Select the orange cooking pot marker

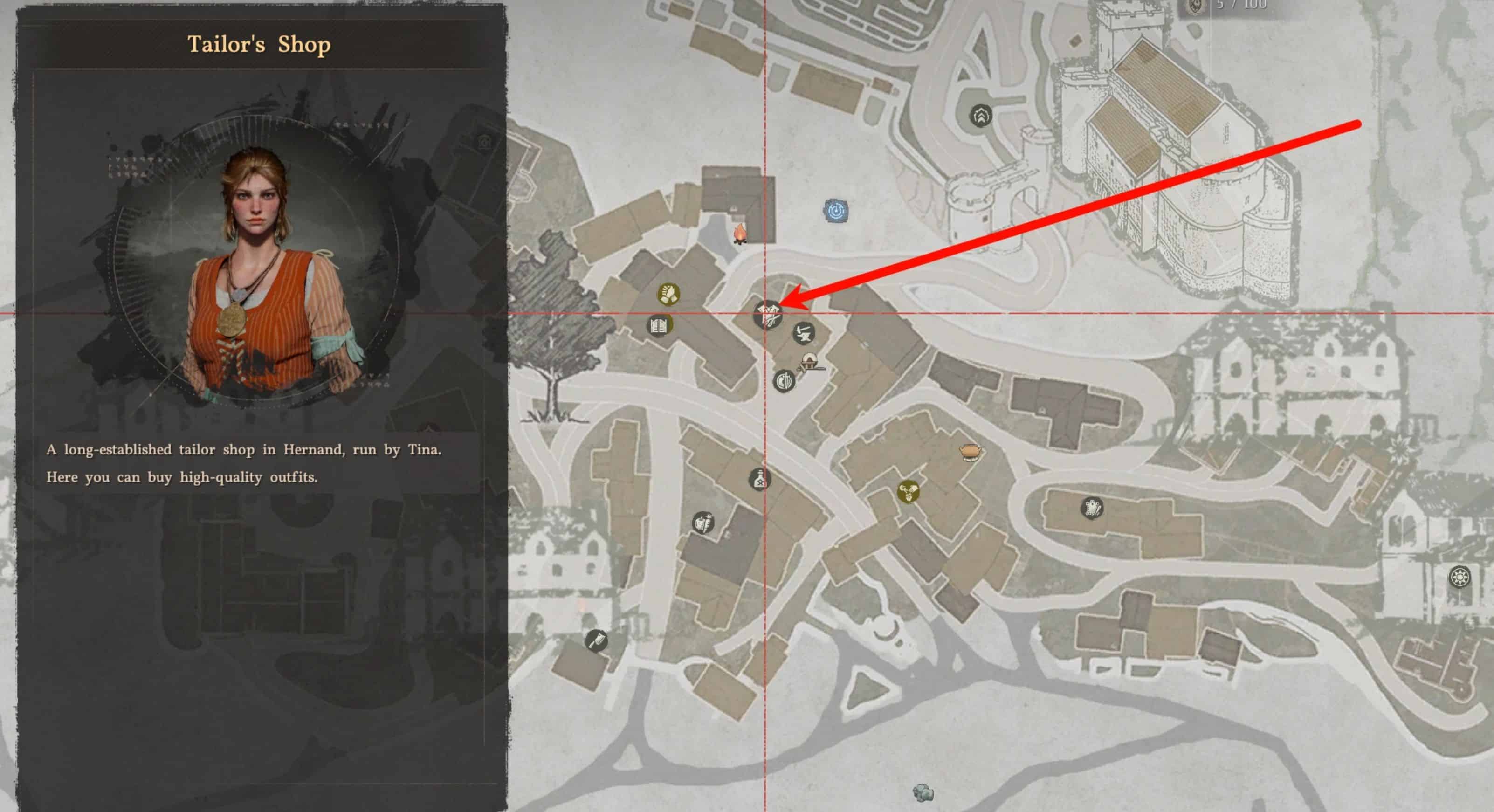click(970, 451)
